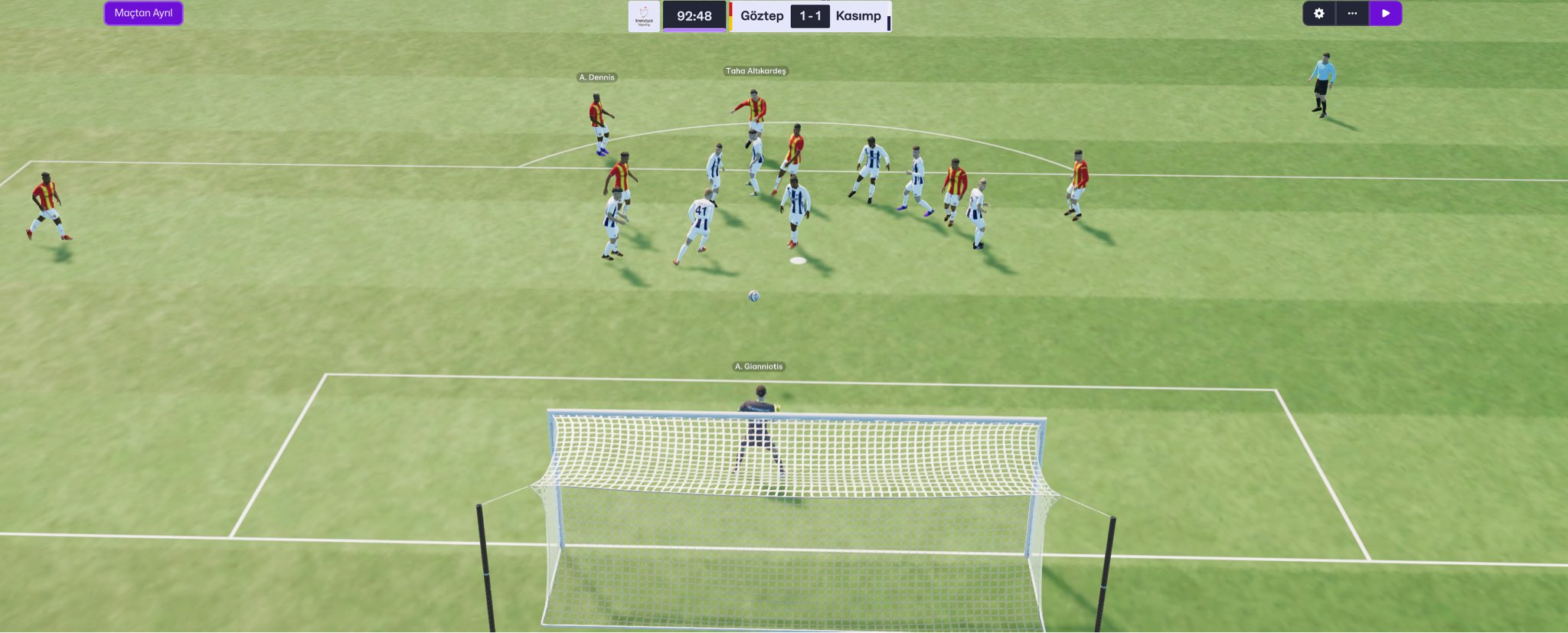Select the Taha Altıkardeş name label
The image size is (1568, 633).
click(x=756, y=71)
